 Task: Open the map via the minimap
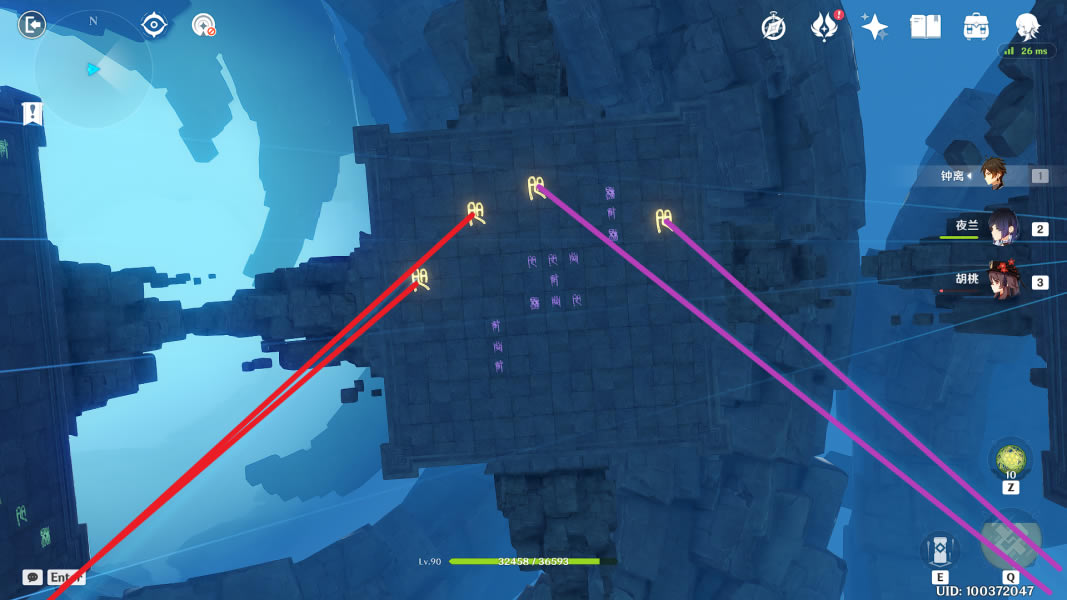pyautogui.click(x=92, y=68)
